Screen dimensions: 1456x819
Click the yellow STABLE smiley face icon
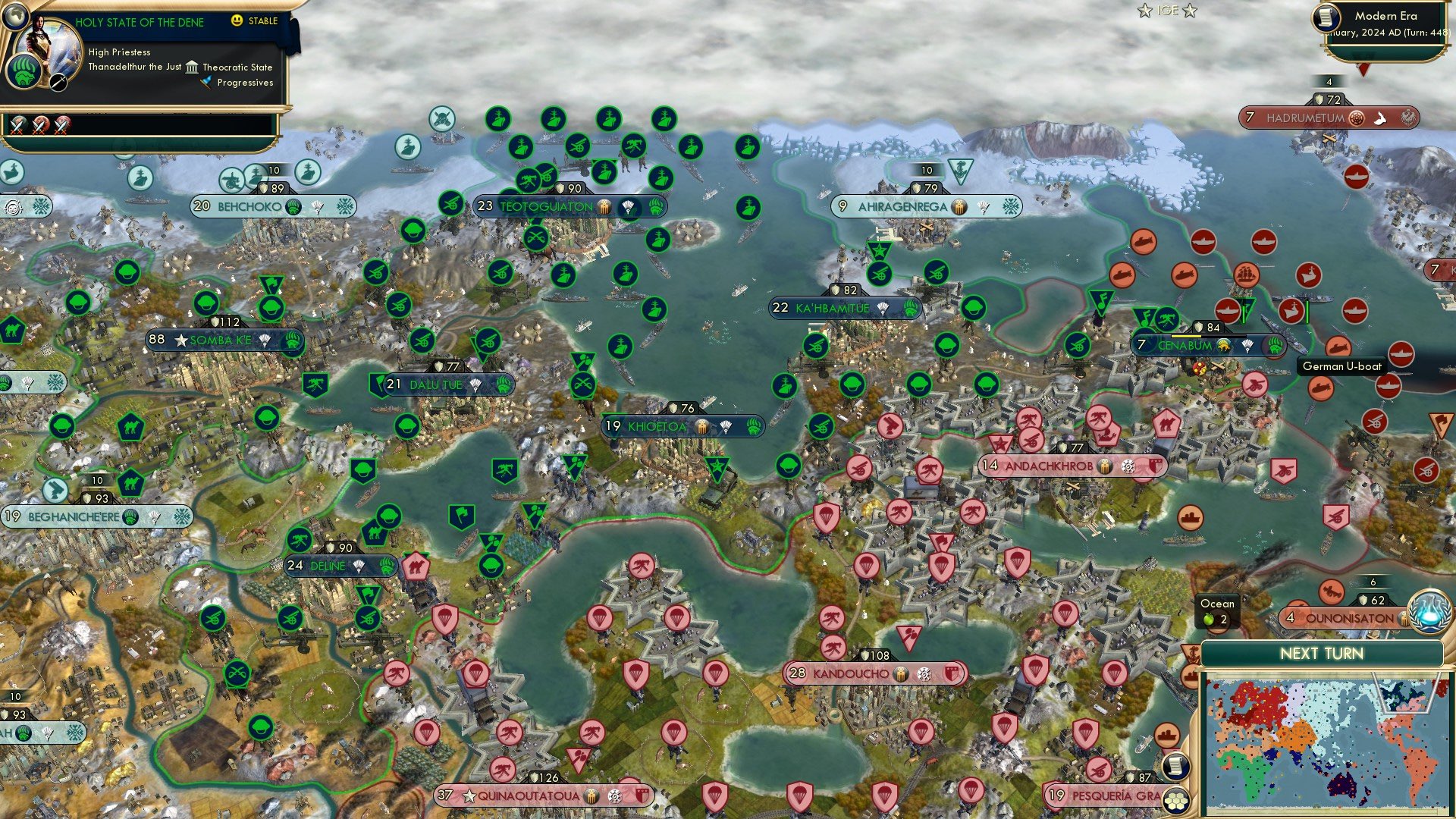pos(237,21)
